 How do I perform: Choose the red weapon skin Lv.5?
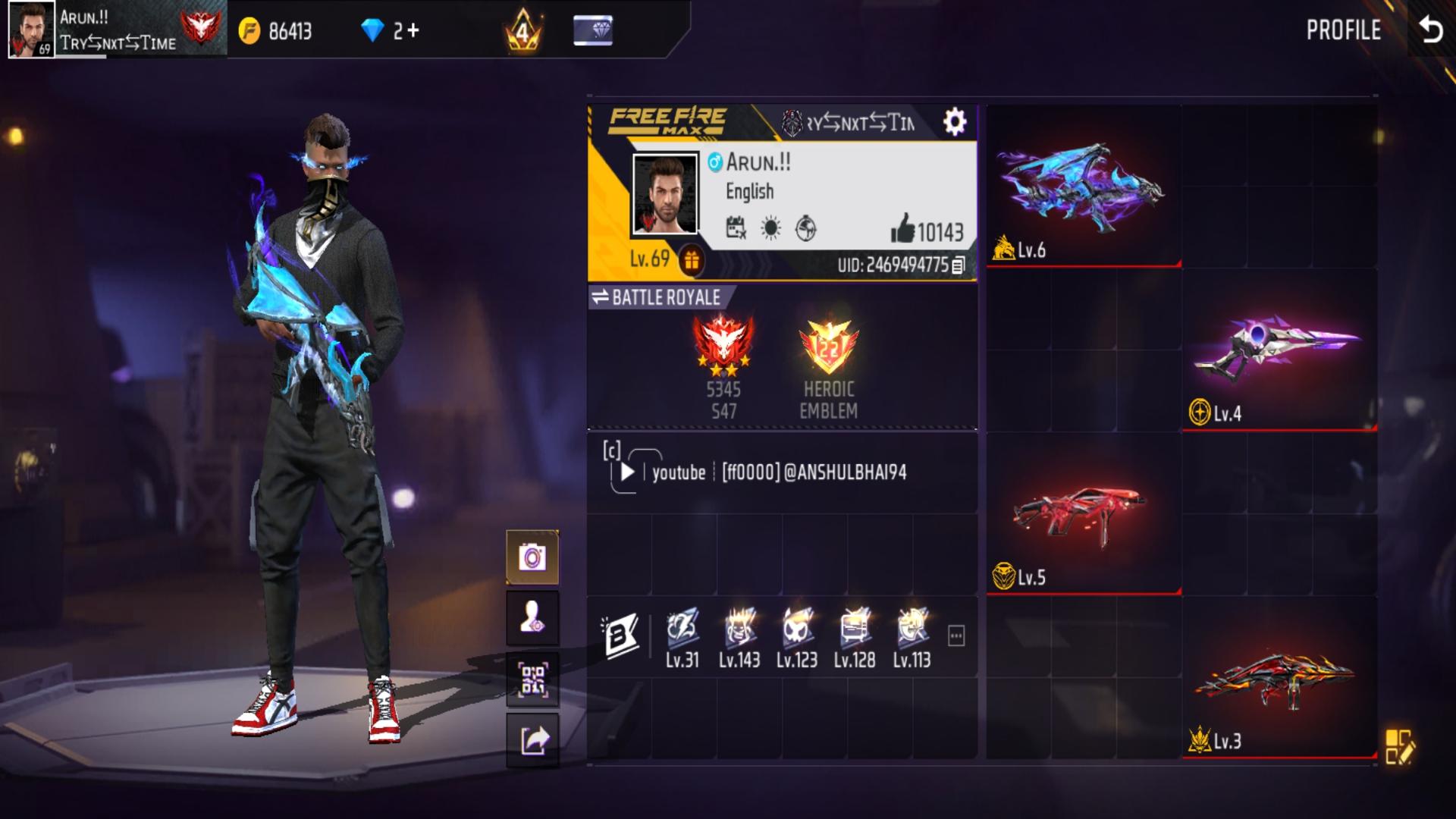(x=1083, y=514)
